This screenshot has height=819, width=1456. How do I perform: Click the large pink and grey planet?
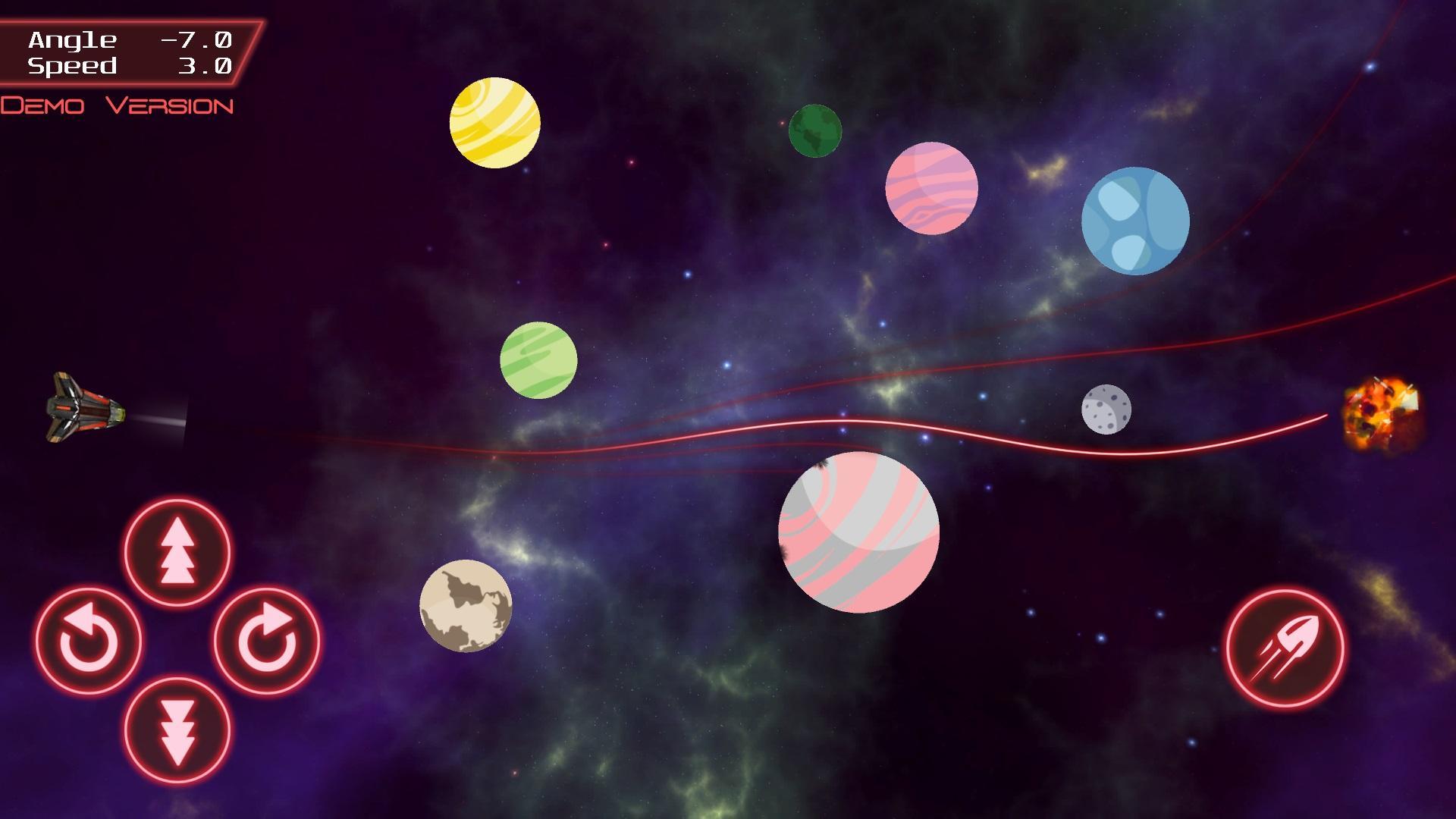click(858, 530)
